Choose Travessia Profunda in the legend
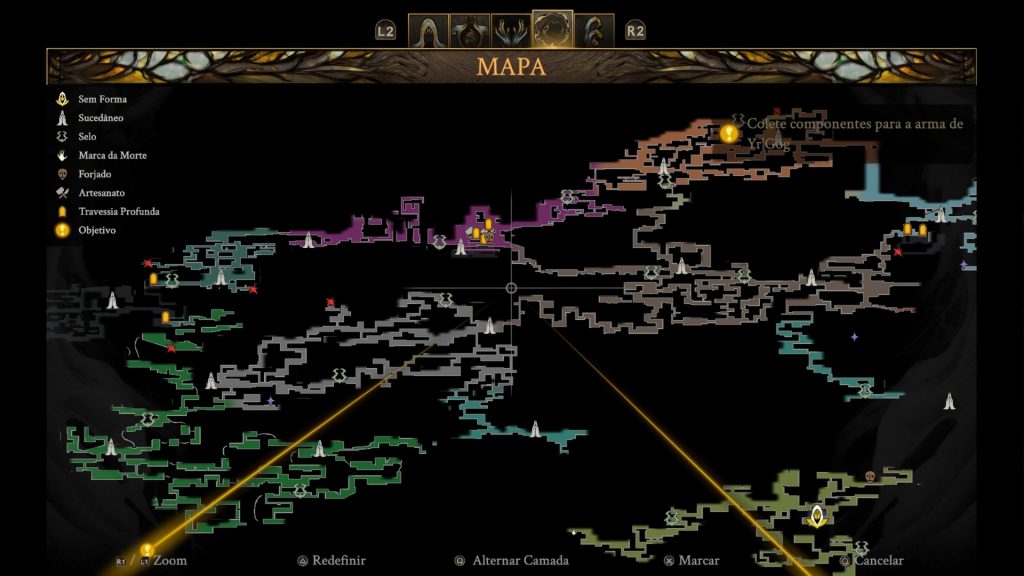 [x=118, y=211]
